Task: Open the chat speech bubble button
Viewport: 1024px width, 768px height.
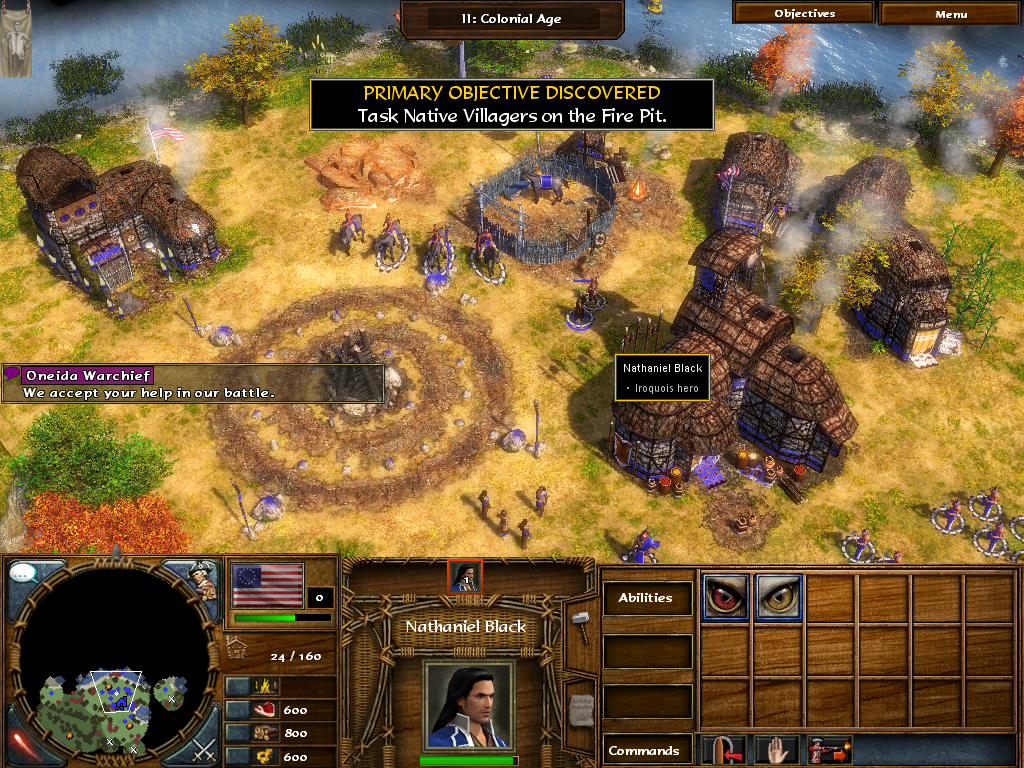Action: (24, 574)
